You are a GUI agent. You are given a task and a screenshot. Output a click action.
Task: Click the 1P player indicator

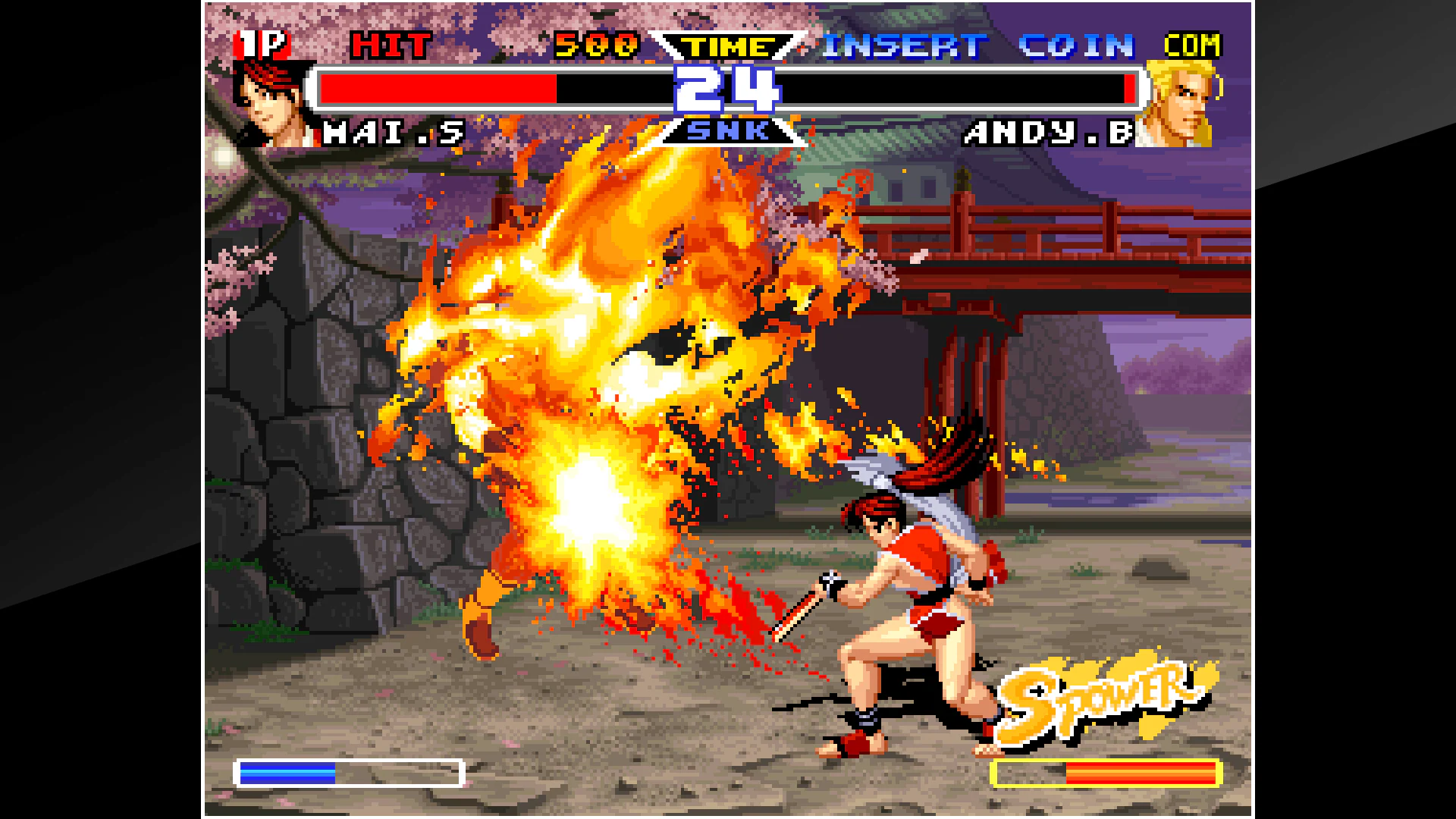[262, 43]
